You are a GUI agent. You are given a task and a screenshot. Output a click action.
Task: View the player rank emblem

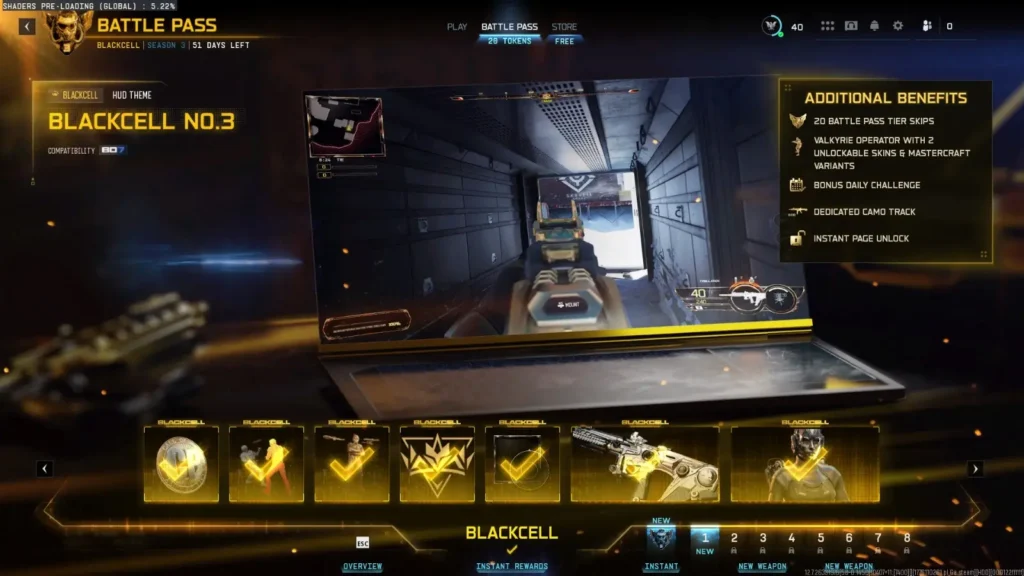(772, 26)
